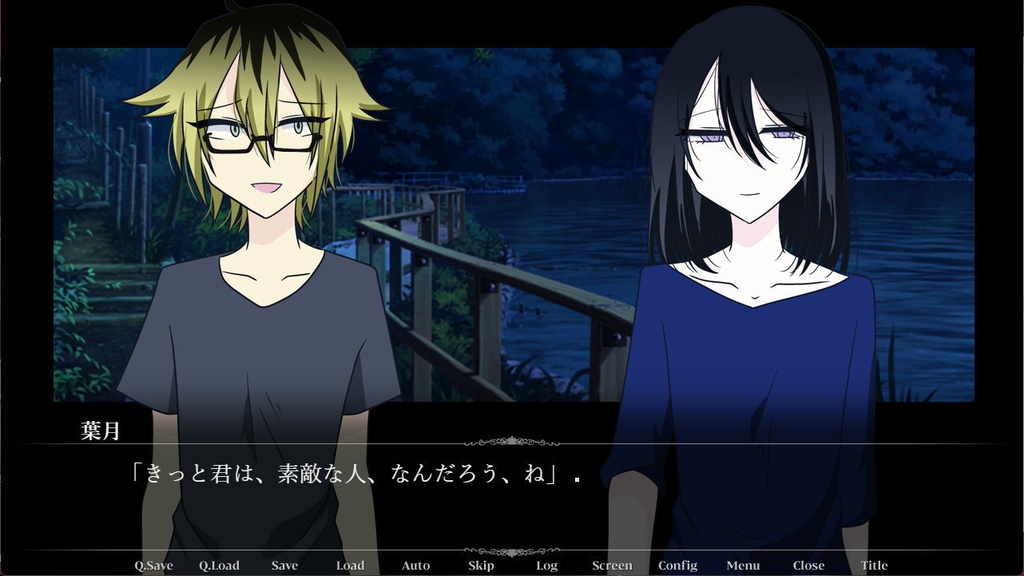Activate Skip mode

tap(481, 565)
